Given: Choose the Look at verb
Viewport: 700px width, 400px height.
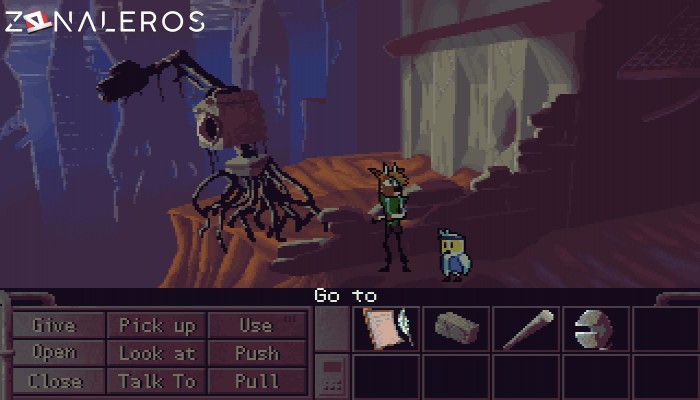Looking at the screenshot, I should pyautogui.click(x=156, y=353).
